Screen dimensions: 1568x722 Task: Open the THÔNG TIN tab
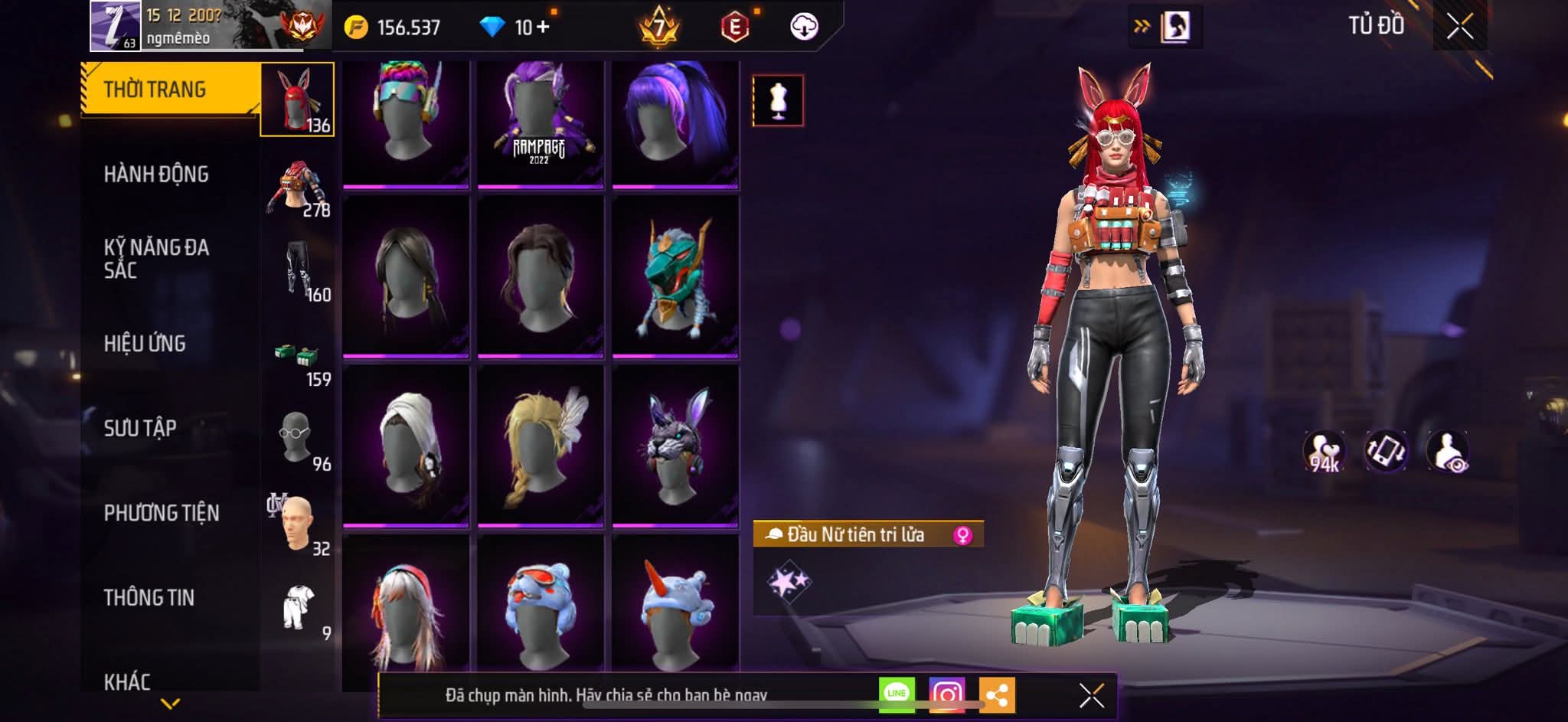(149, 597)
